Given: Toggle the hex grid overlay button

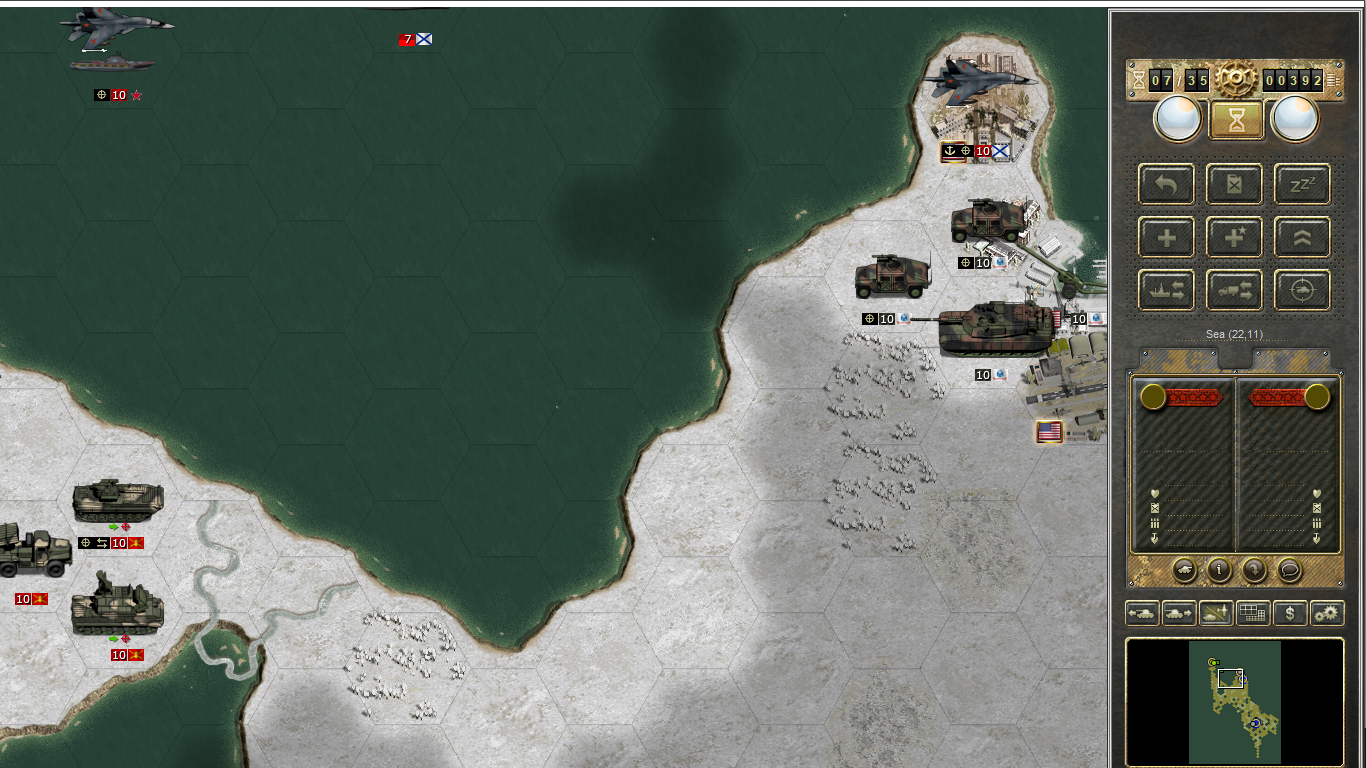Looking at the screenshot, I should [1253, 613].
